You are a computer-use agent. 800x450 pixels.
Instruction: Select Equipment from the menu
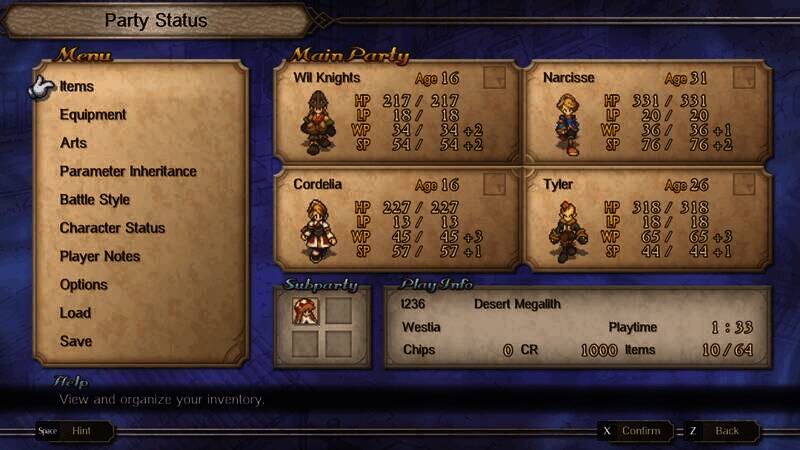pyautogui.click(x=93, y=115)
